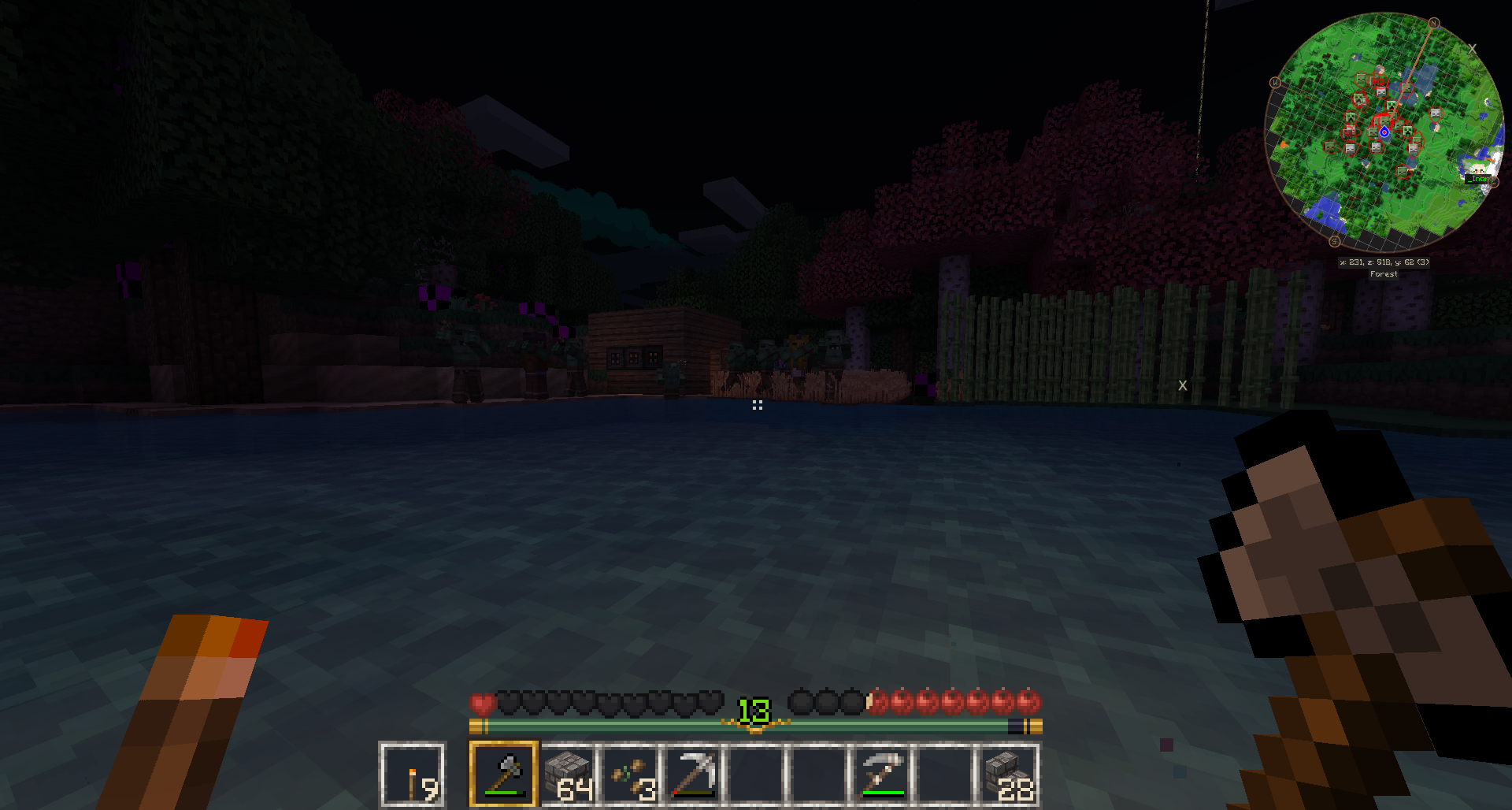The width and height of the screenshot is (1512, 810).
Task: Click the S compass marker on minimap
Action: 1334,241
